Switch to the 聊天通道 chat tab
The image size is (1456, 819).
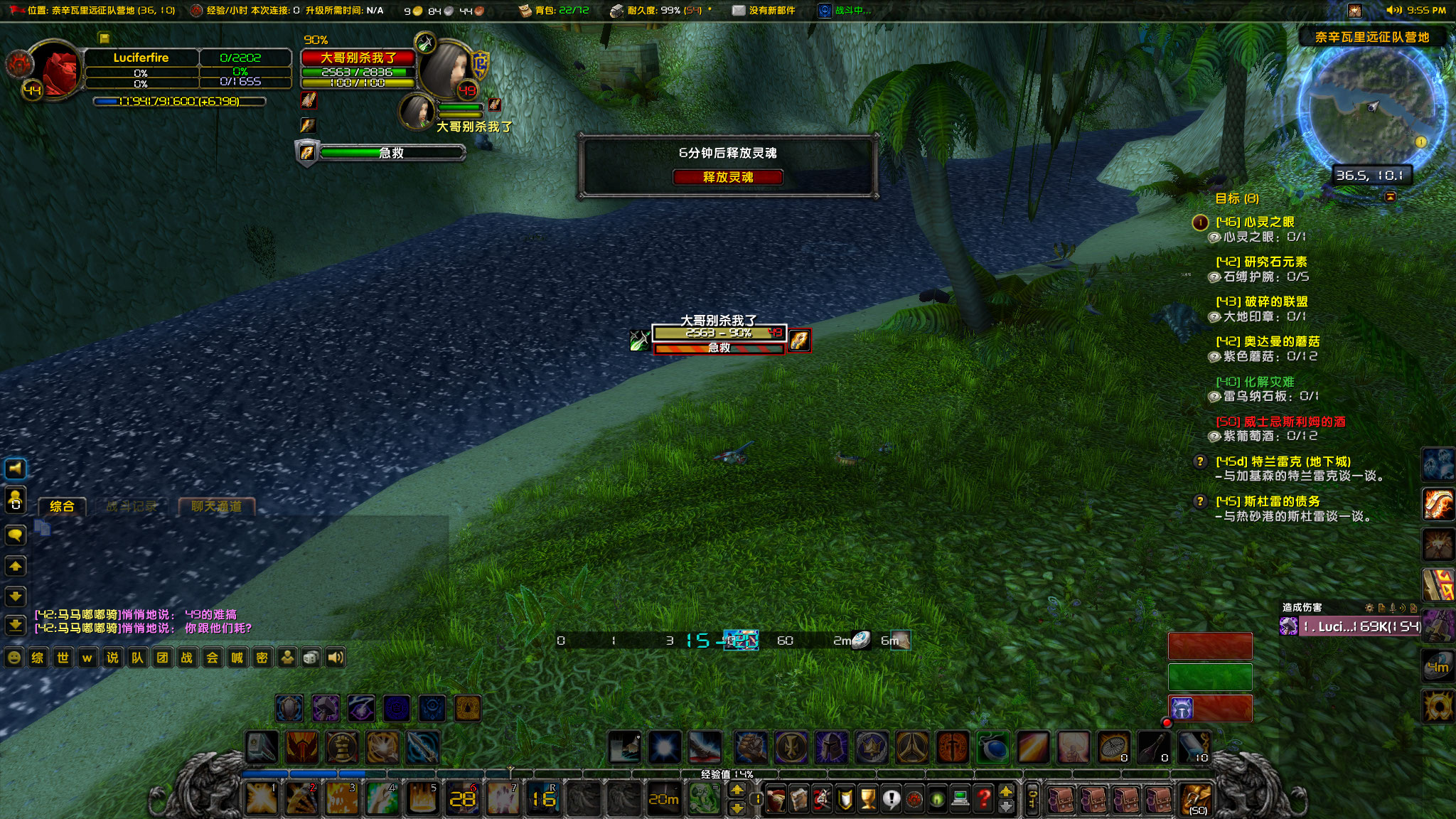click(x=217, y=506)
